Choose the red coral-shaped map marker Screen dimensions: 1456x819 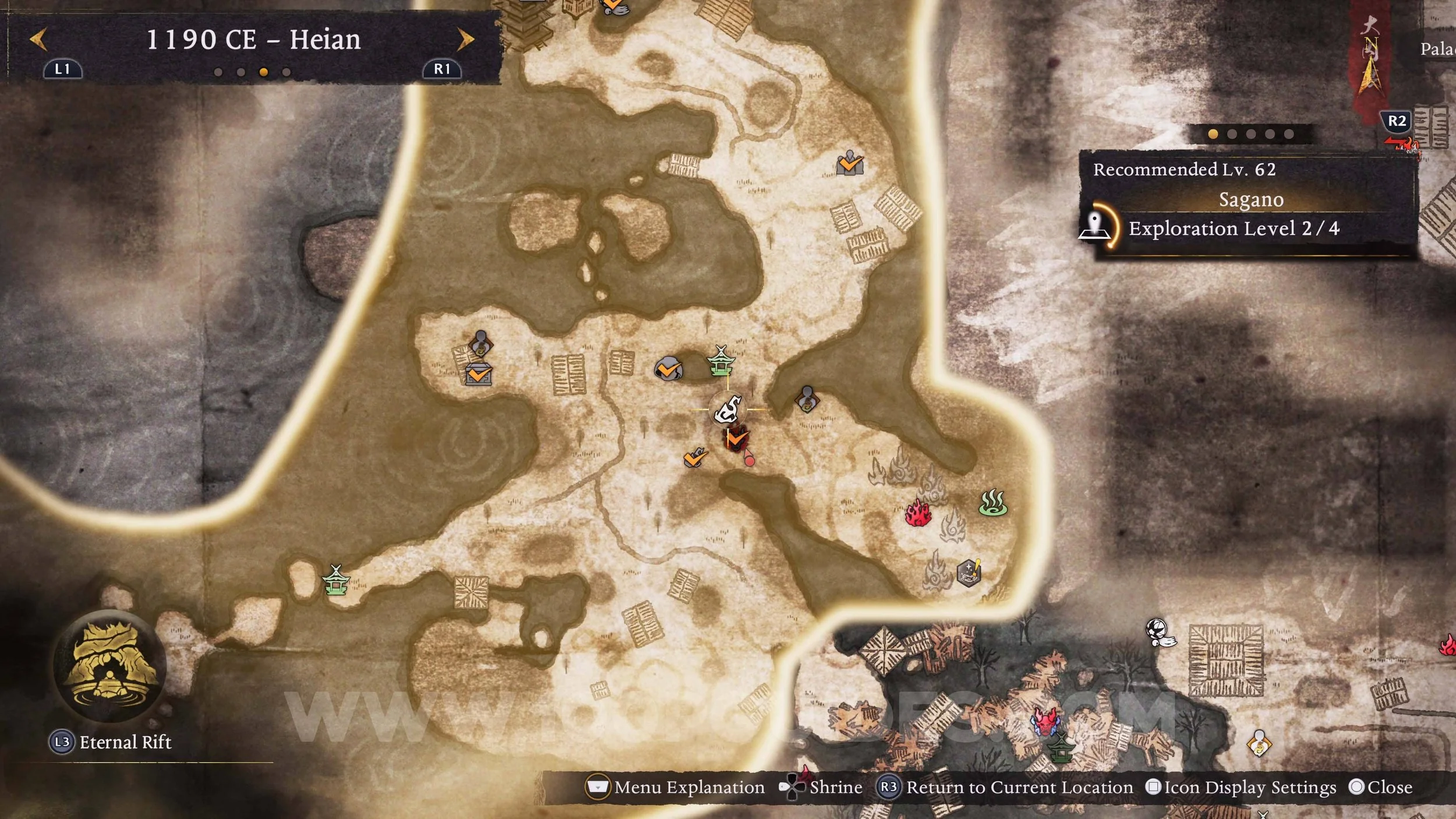[x=918, y=514]
